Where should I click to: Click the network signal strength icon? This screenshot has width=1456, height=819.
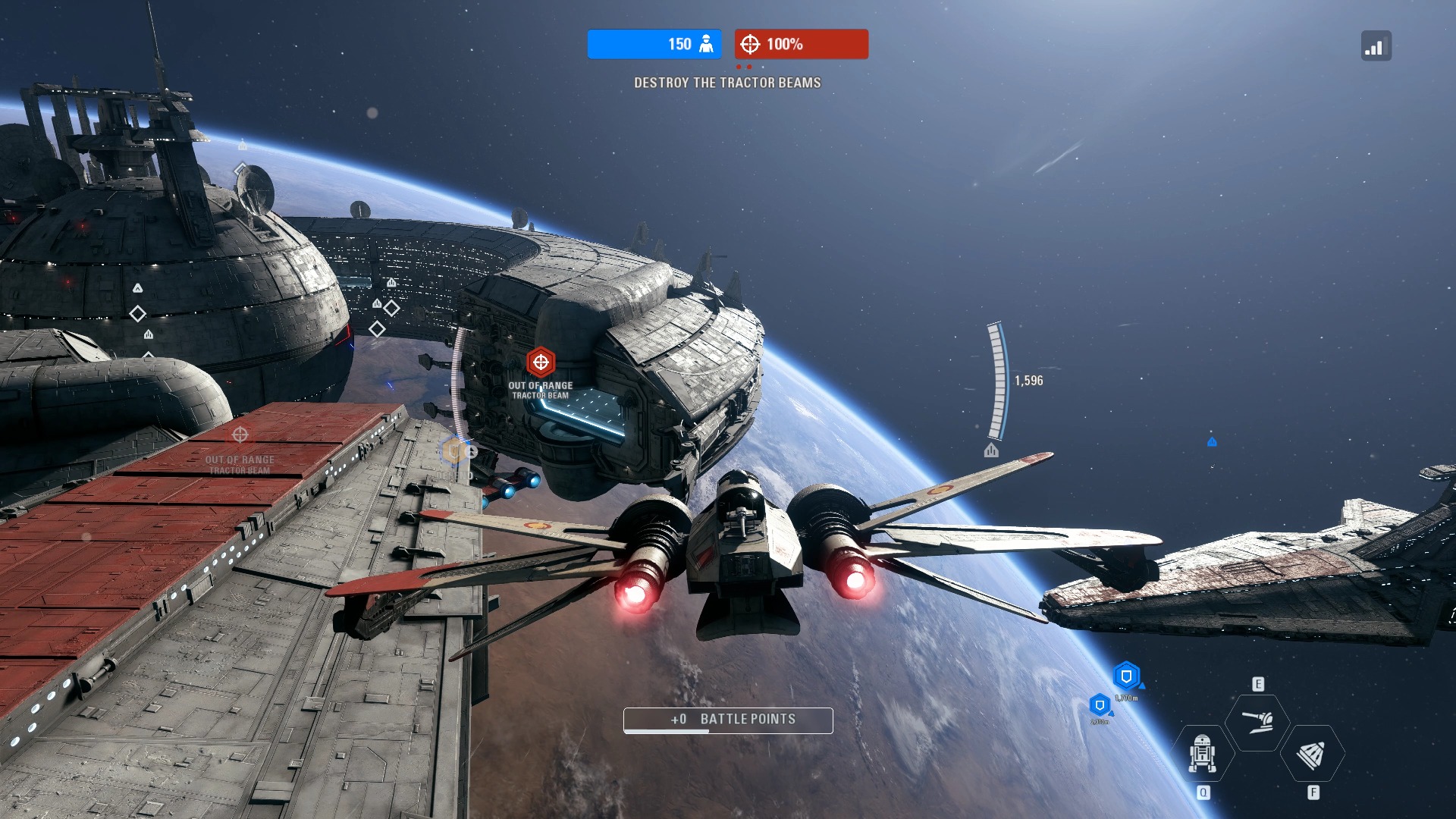[x=1376, y=46]
